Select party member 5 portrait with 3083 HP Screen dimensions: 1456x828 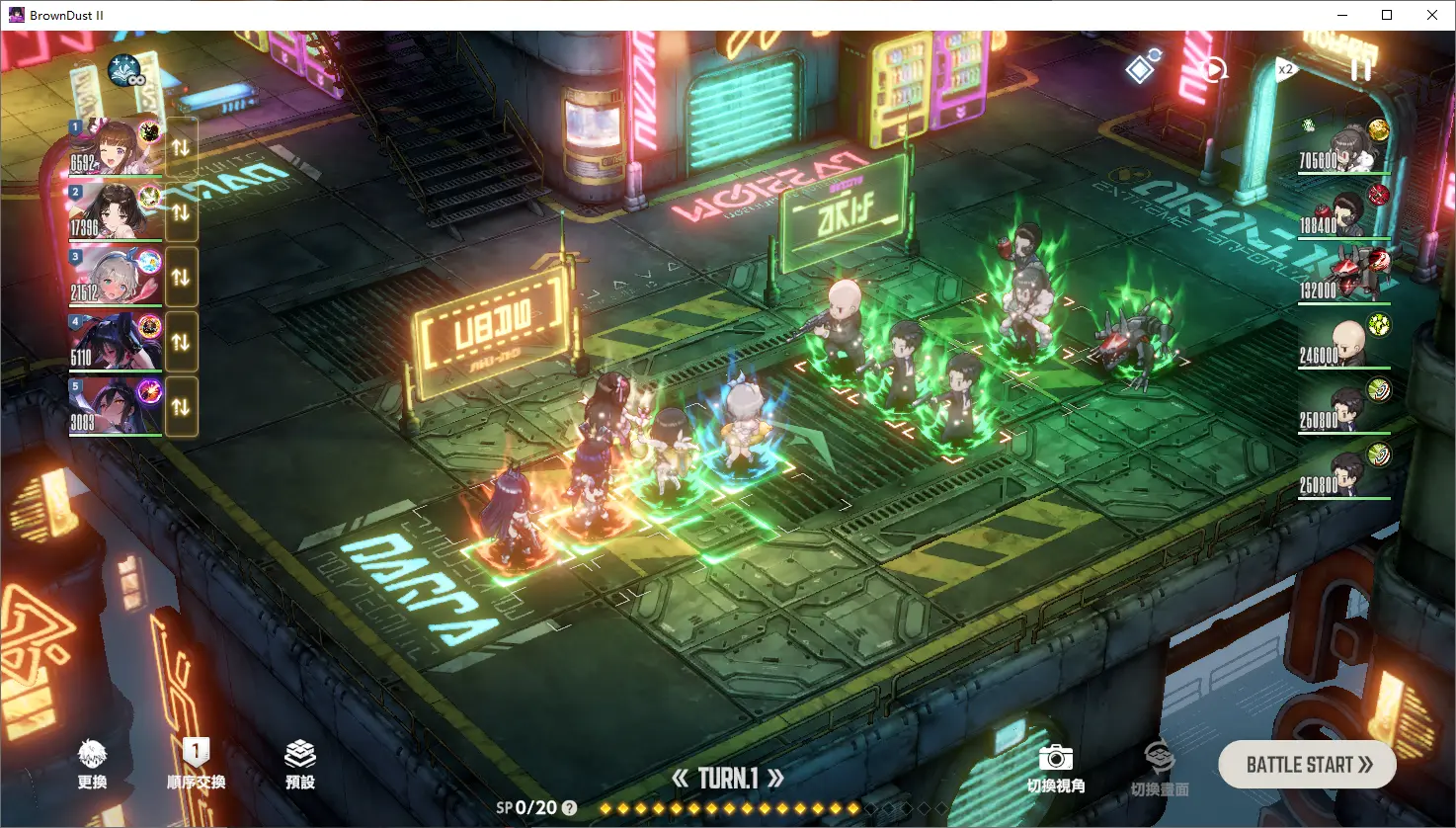(x=115, y=406)
